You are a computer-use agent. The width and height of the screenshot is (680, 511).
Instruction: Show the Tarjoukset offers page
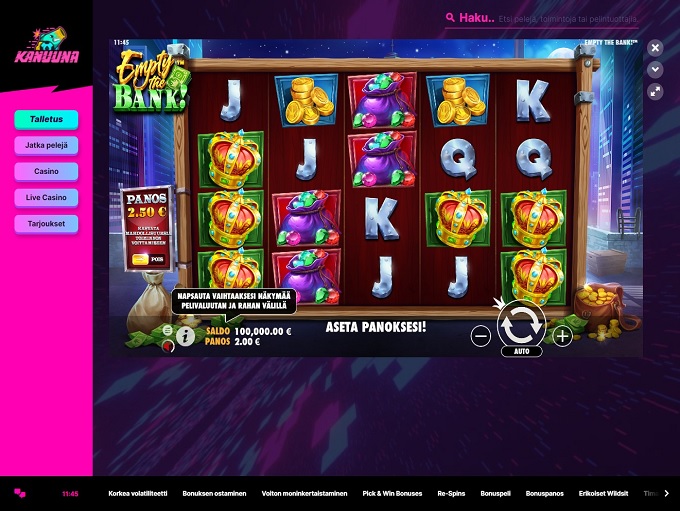pos(46,224)
